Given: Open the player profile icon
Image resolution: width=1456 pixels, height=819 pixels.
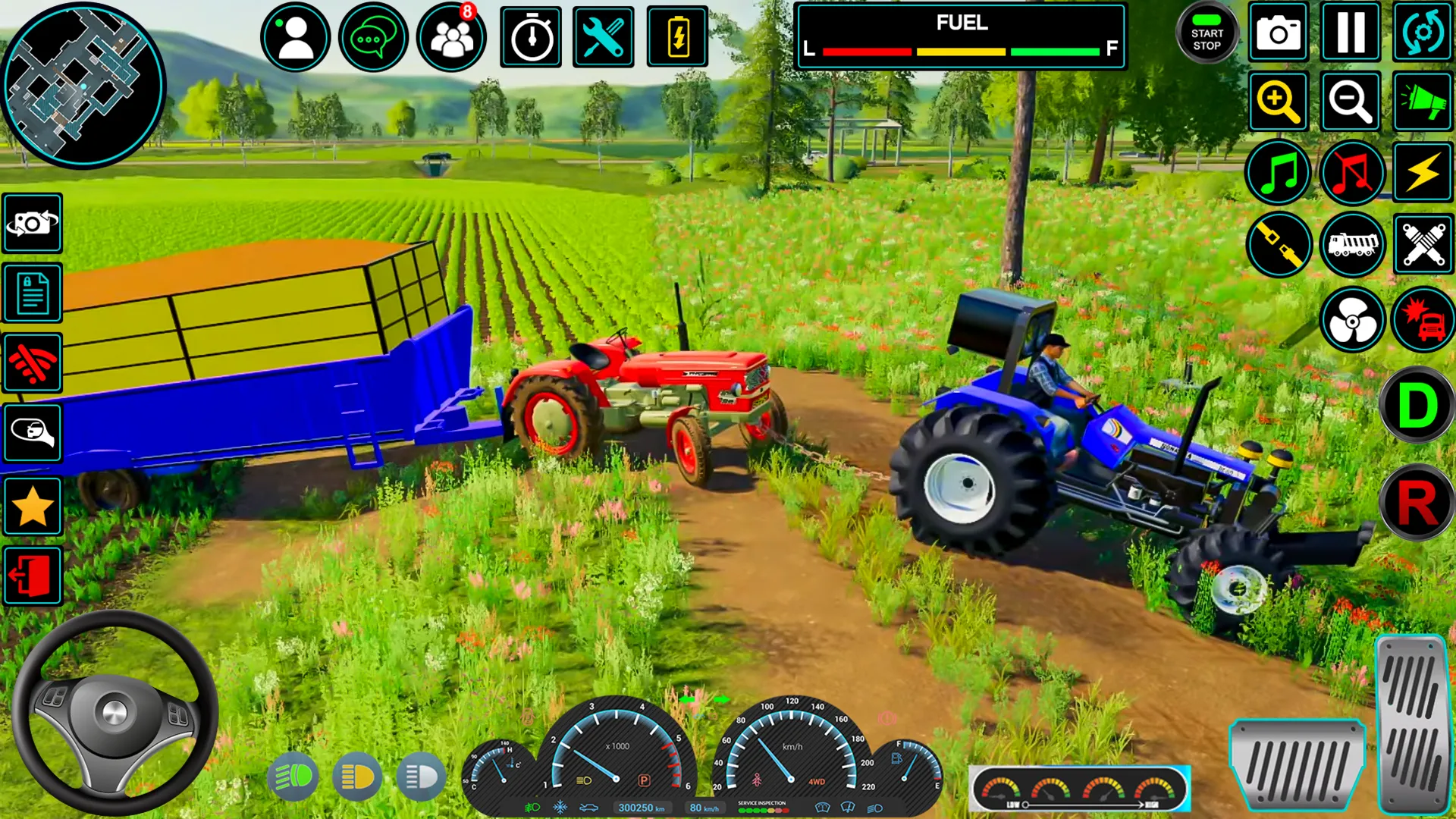Looking at the screenshot, I should pos(295,37).
